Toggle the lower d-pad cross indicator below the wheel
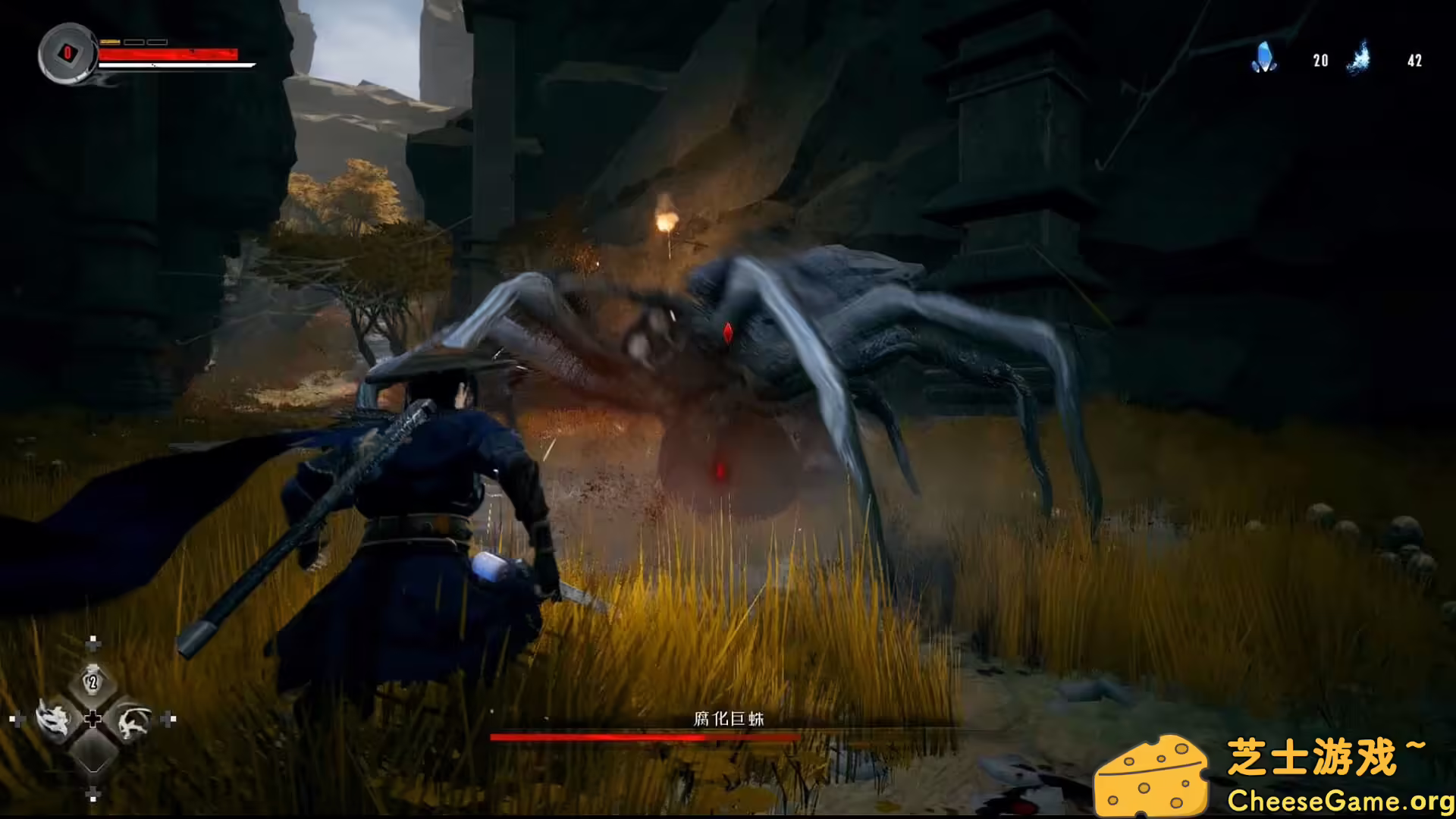 [93, 794]
